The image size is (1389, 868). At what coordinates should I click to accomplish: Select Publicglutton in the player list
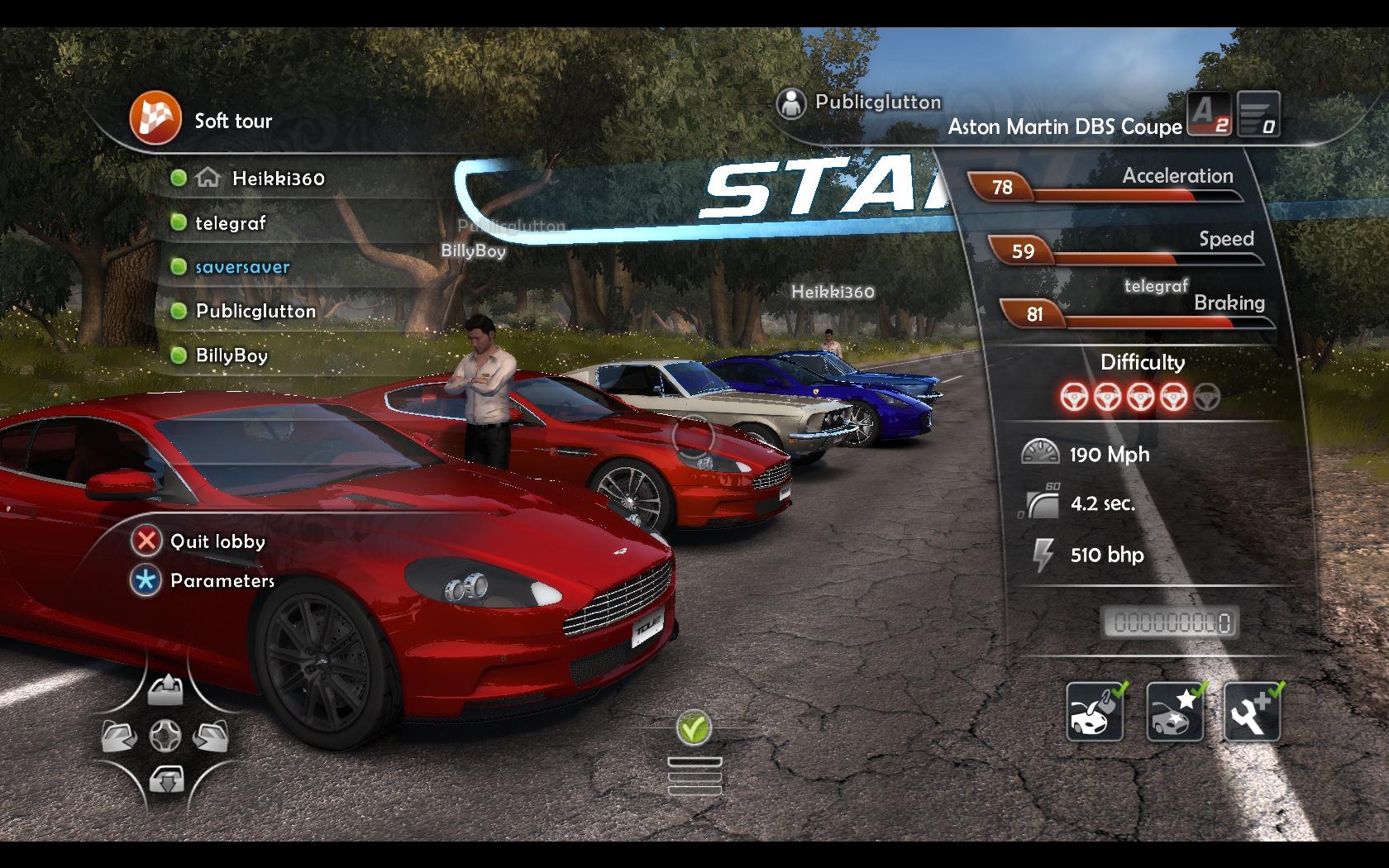(x=255, y=312)
